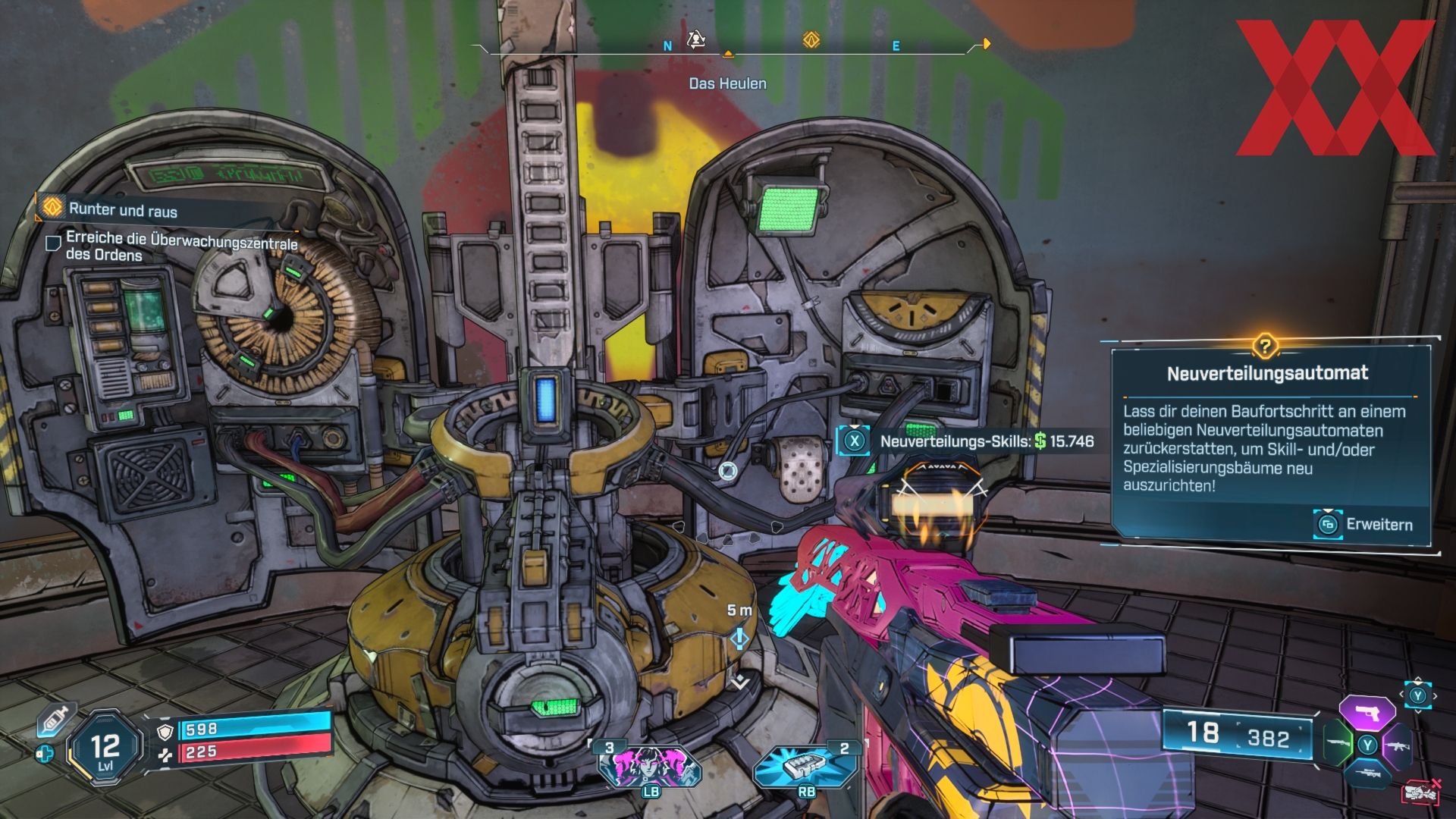
Task: Open the level 12 character badge
Action: (x=105, y=748)
